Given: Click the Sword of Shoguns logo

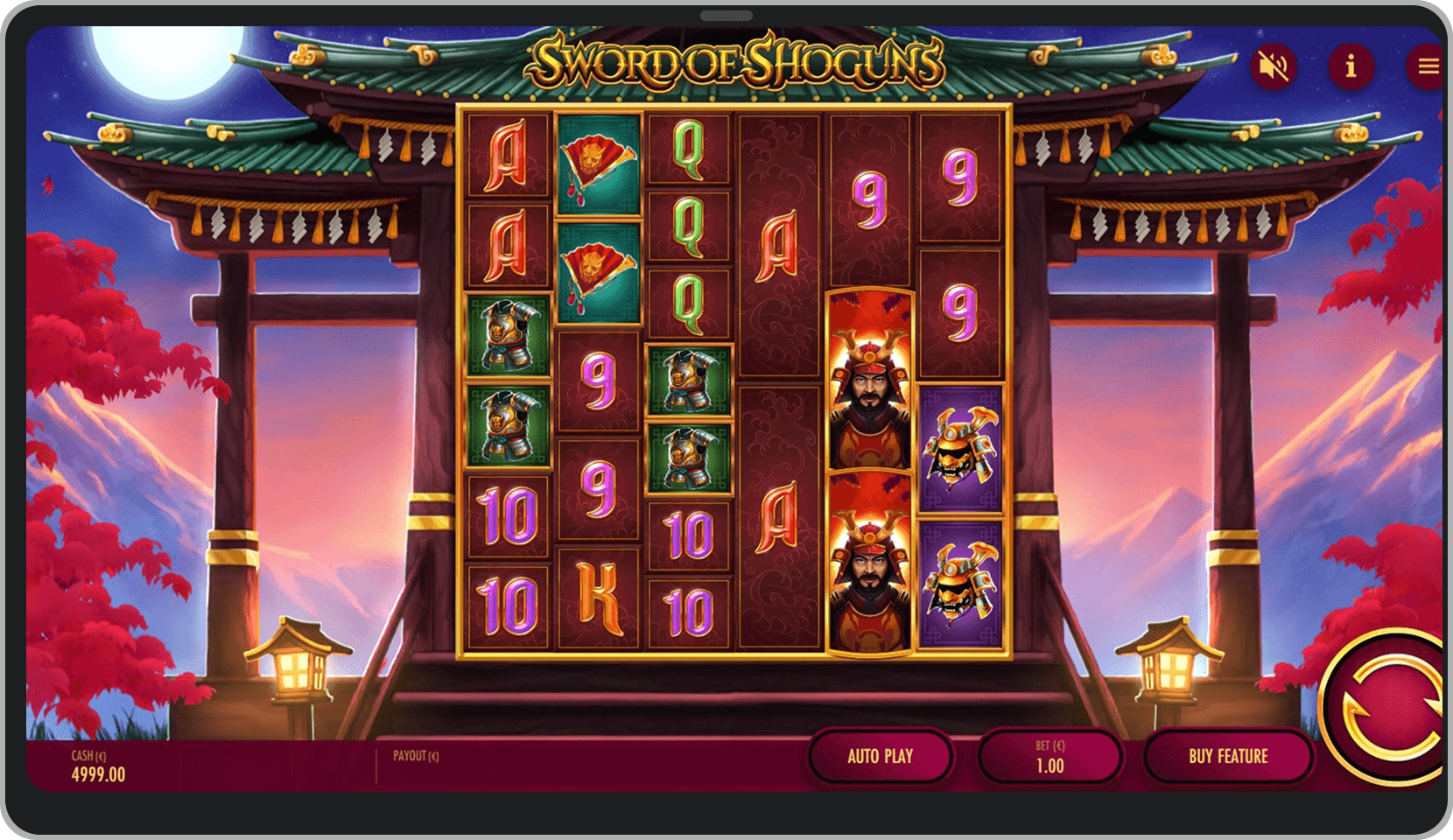Looking at the screenshot, I should coord(735,61).
